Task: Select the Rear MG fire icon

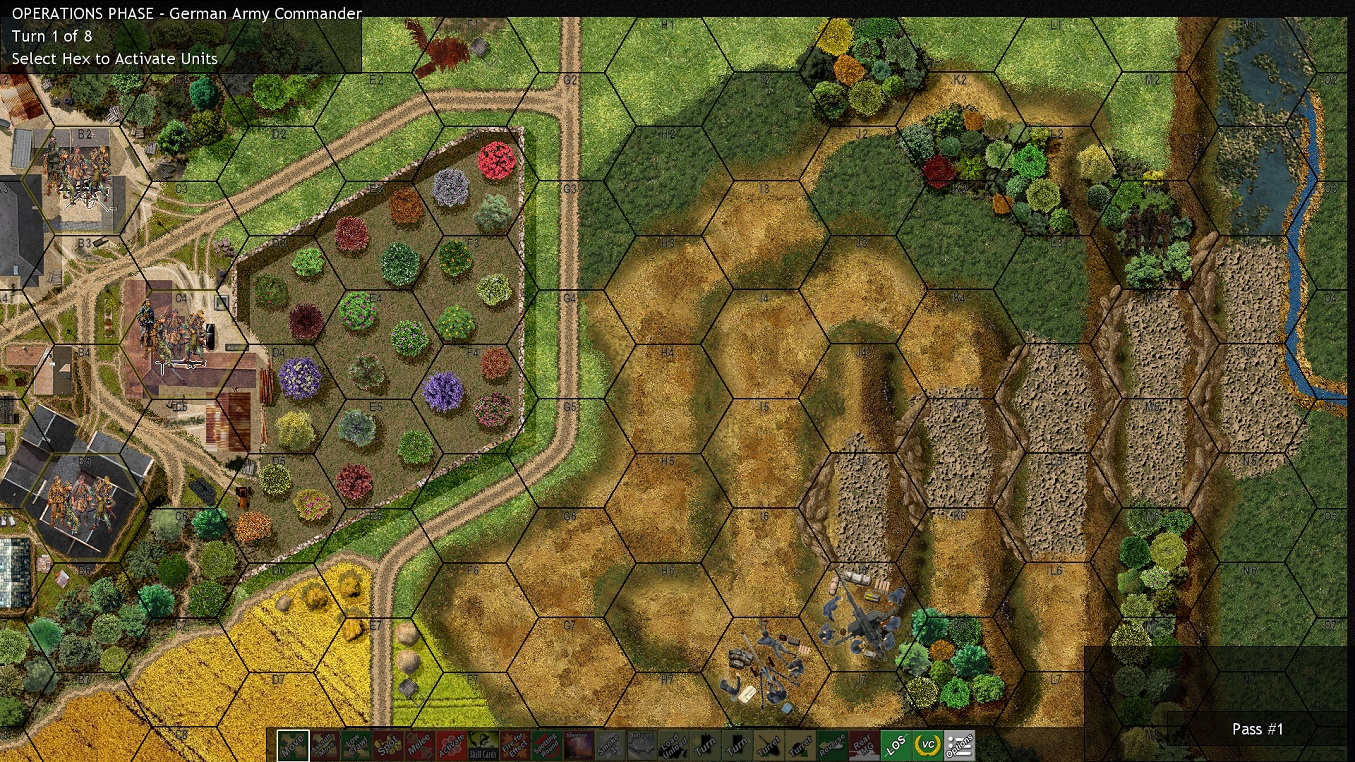Action: coord(864,745)
